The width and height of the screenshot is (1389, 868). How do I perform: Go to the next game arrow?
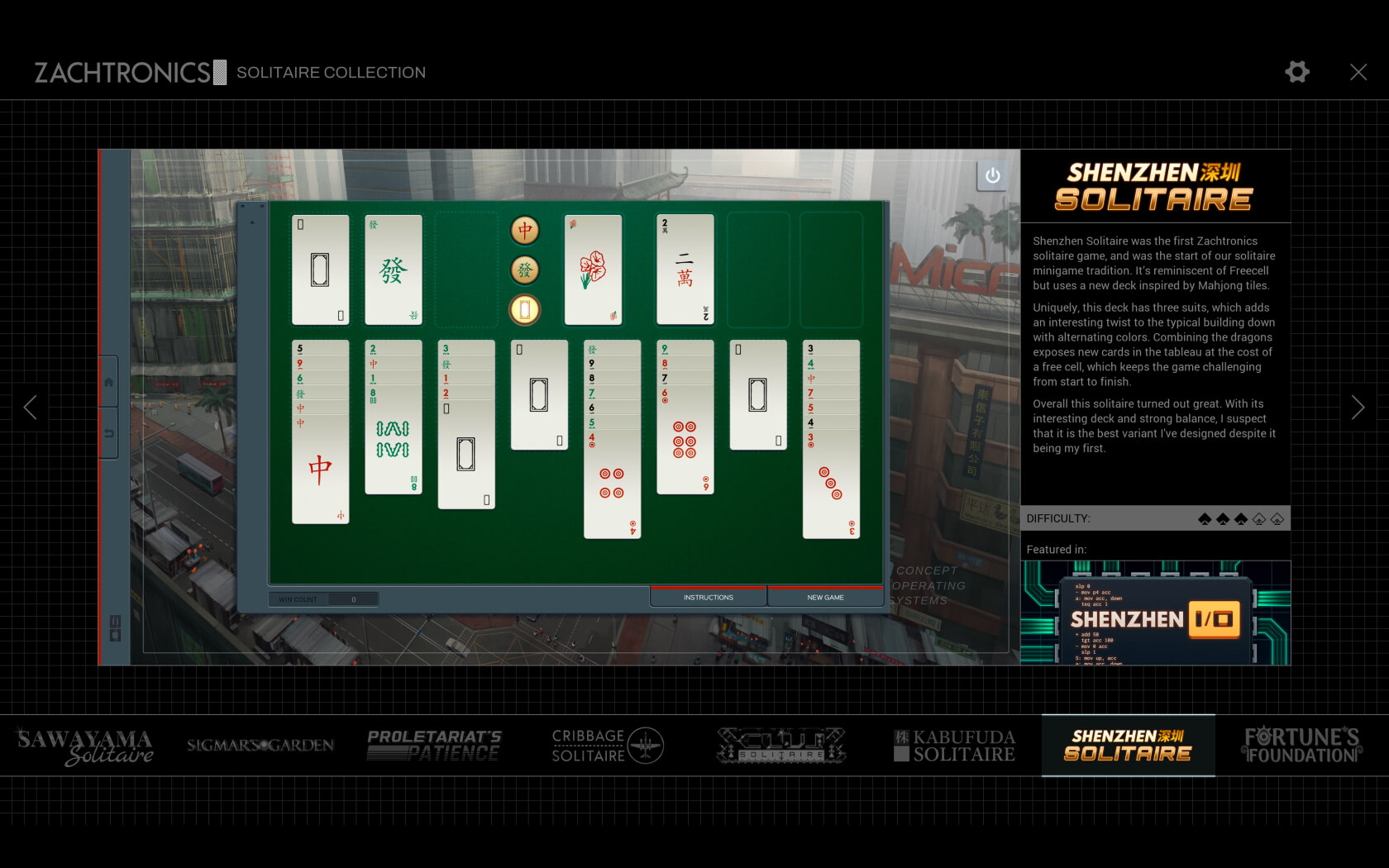1357,407
